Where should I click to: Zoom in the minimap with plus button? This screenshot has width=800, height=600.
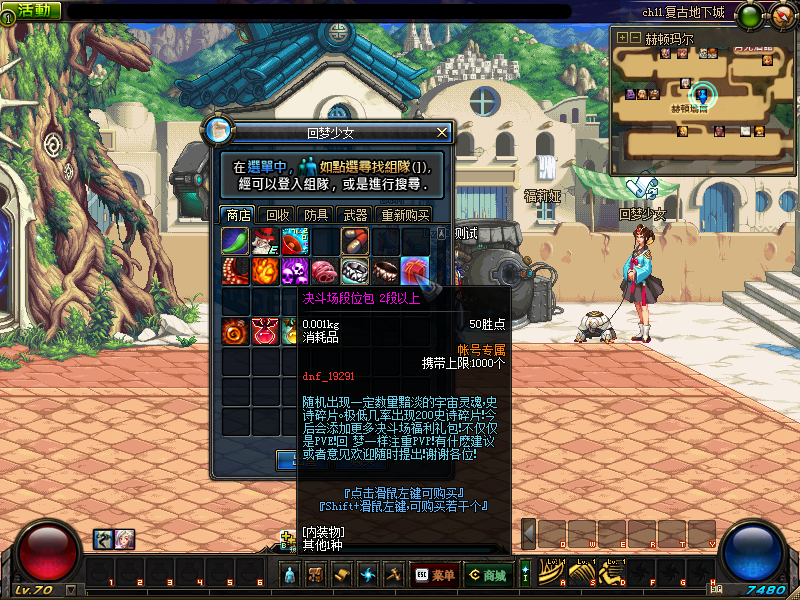tap(622, 37)
